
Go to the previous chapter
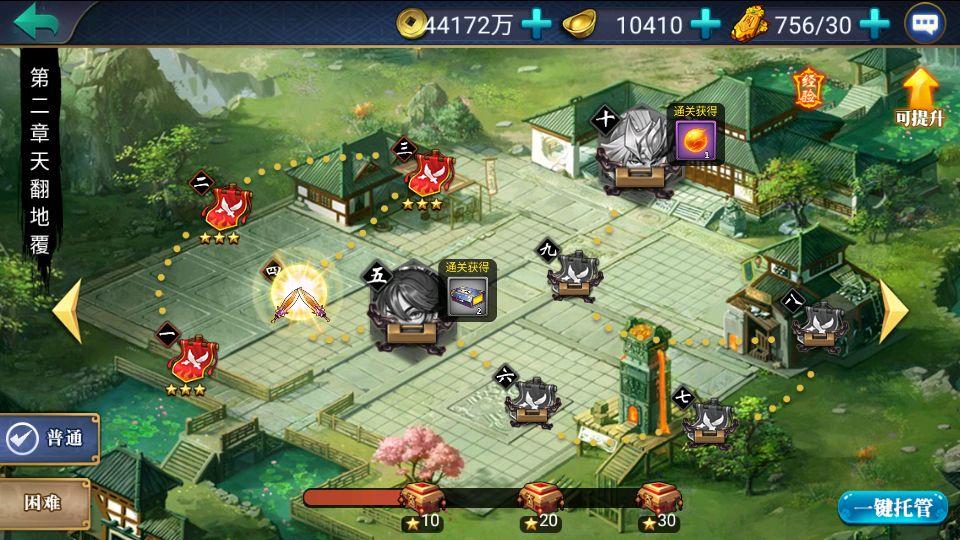(x=68, y=312)
